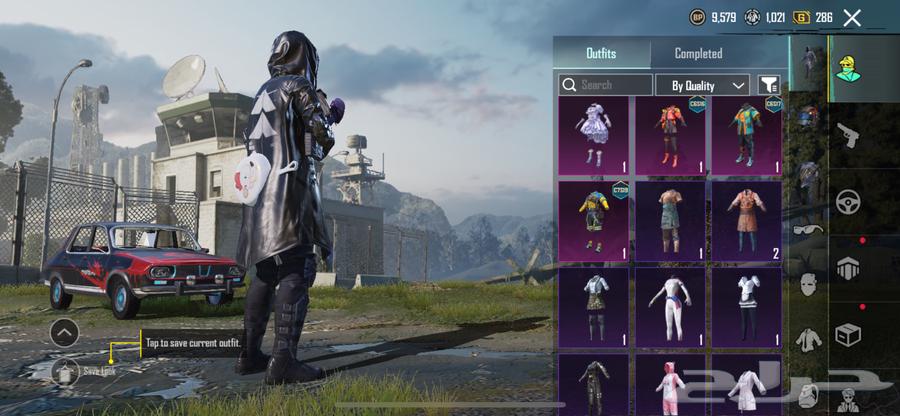
Task: Show the glasses accessory subcategory
Action: [x=807, y=230]
